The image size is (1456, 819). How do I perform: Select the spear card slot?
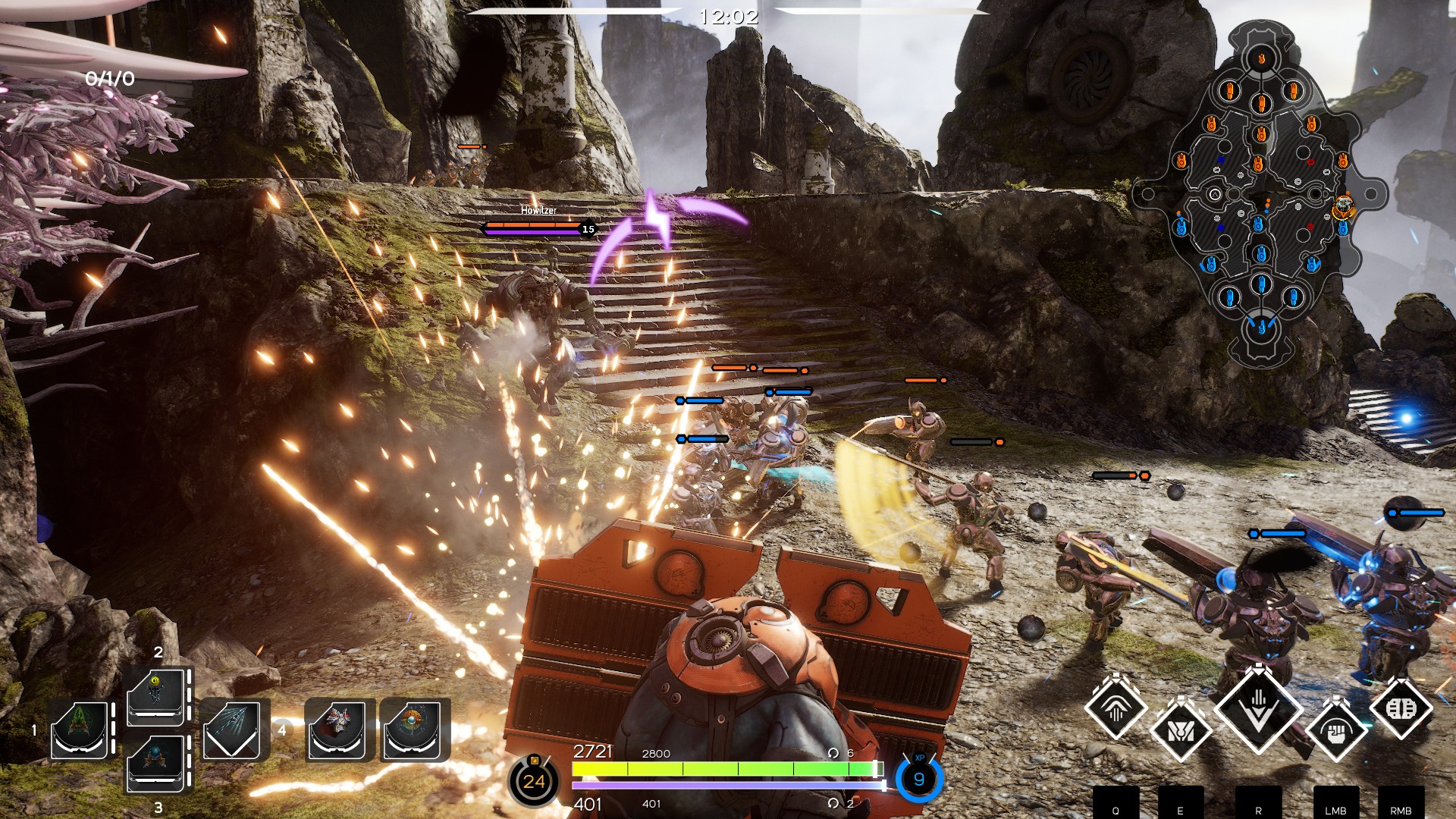pos(232,730)
